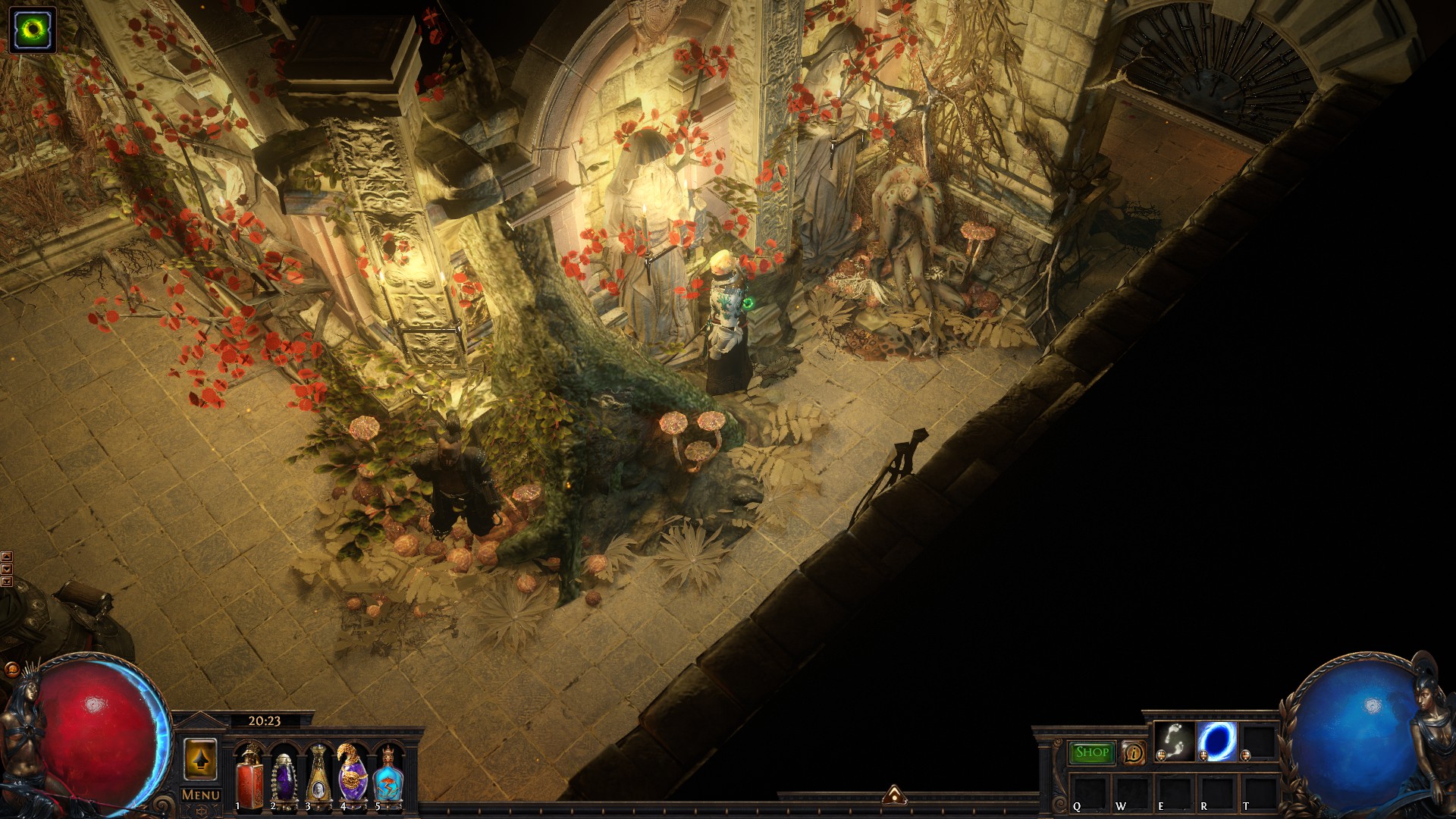Open the chat bubble icon by life orb
The height and width of the screenshot is (819, 1456).
[x=12, y=670]
